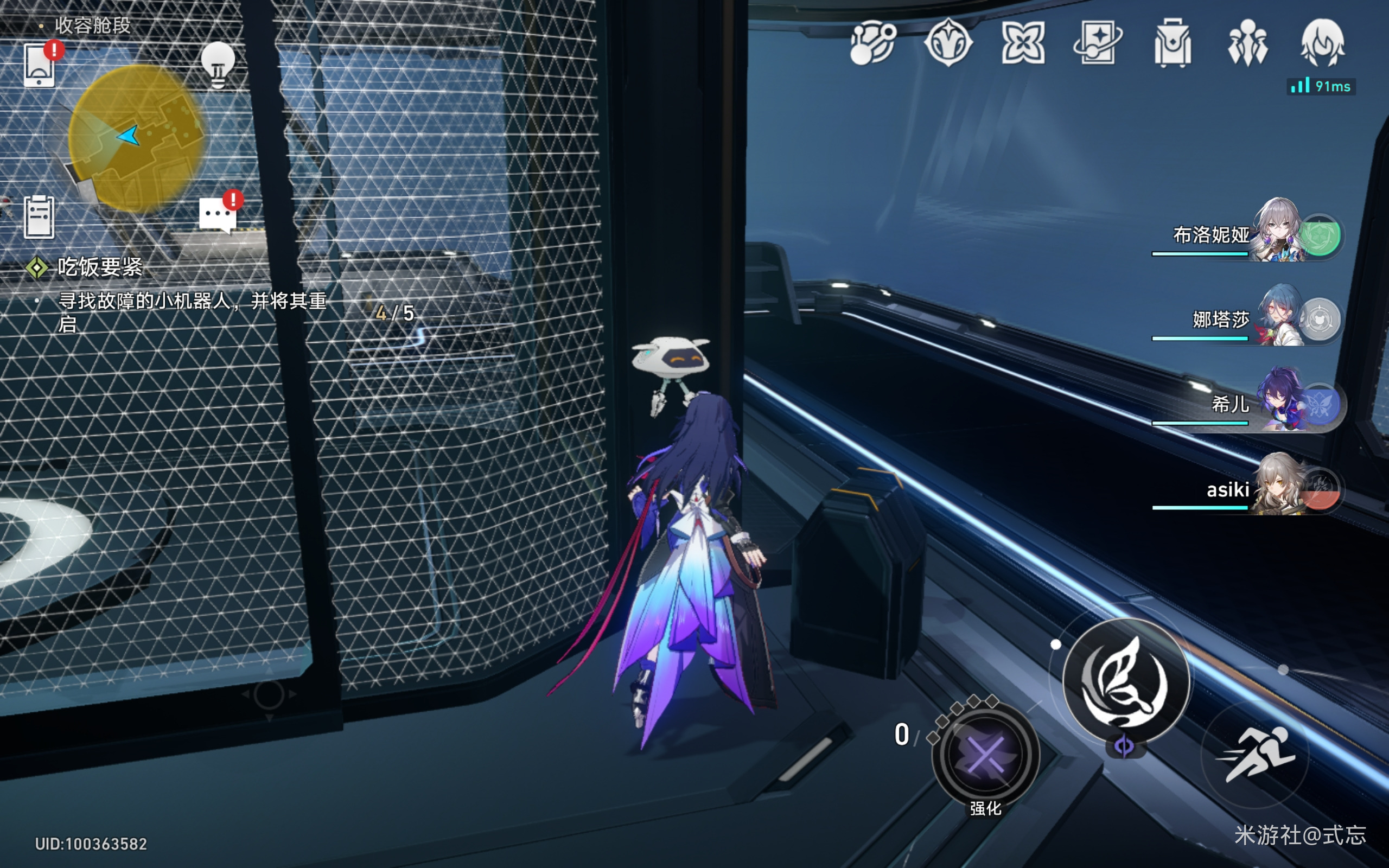Viewport: 1389px width, 868px height.
Task: Open the star compass guide icon
Action: (x=948, y=43)
